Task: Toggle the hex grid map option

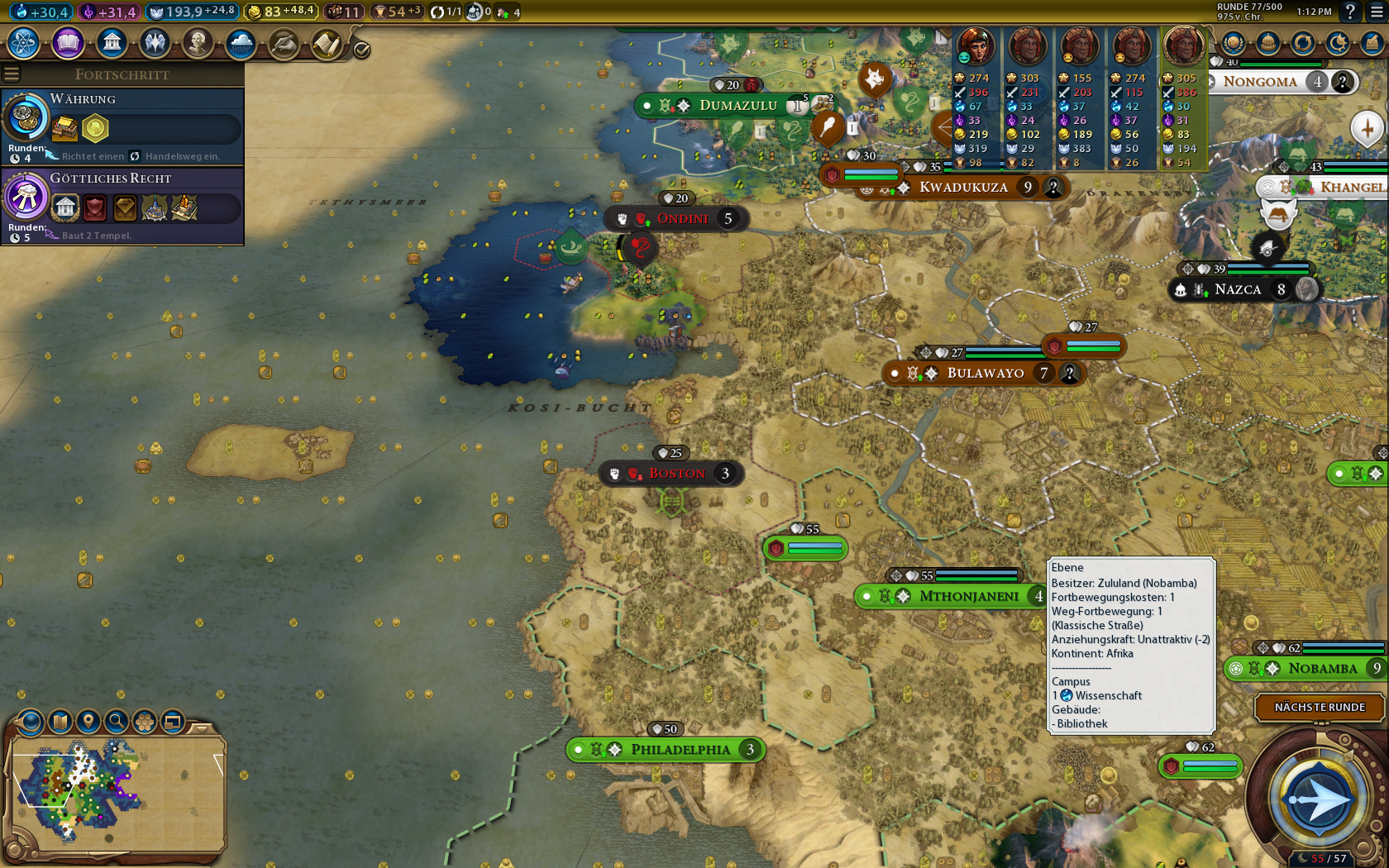Action: pos(145,722)
